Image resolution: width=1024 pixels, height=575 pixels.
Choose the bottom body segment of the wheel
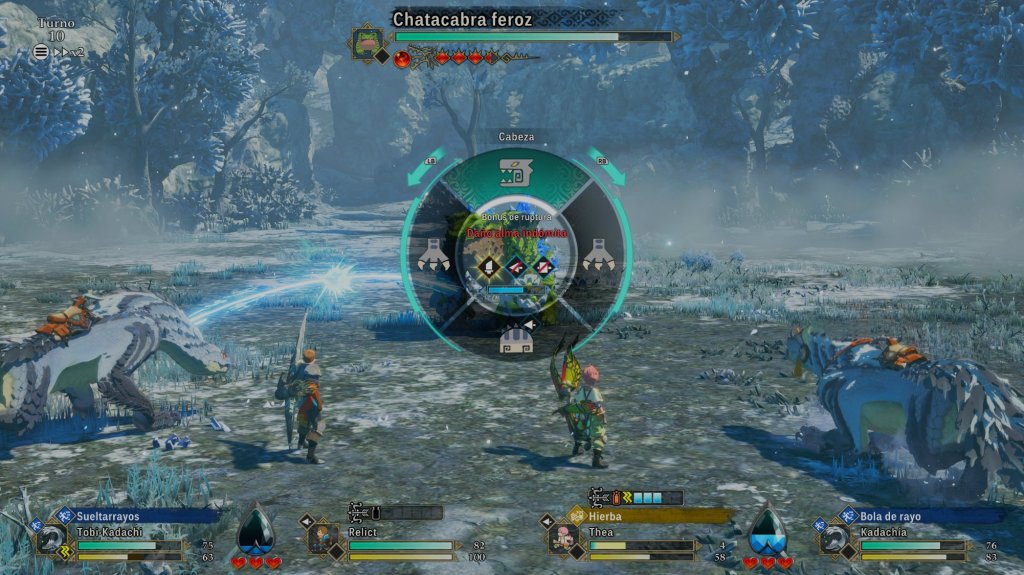coord(516,339)
